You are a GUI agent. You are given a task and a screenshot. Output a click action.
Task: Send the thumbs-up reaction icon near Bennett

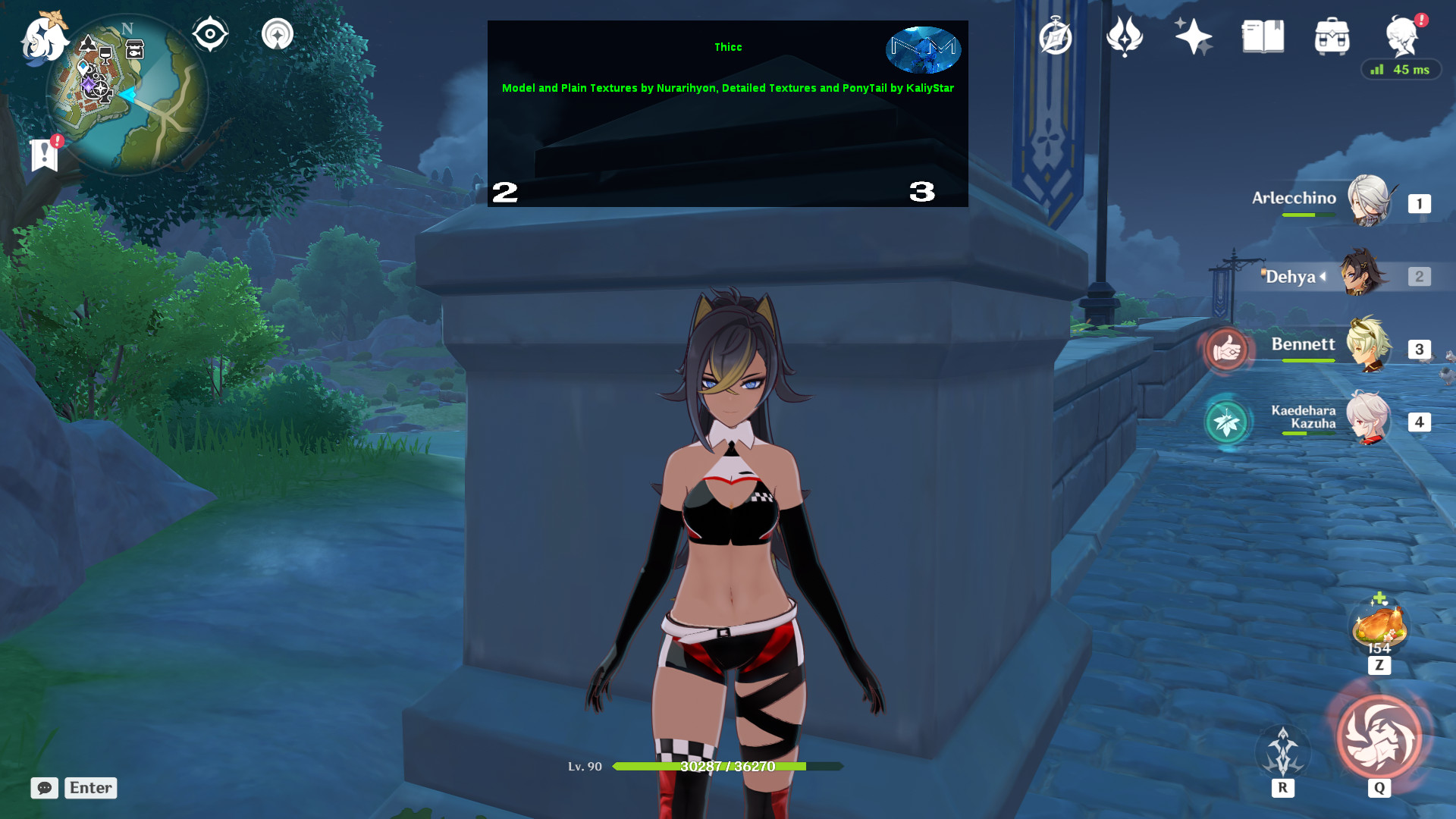tap(1226, 349)
